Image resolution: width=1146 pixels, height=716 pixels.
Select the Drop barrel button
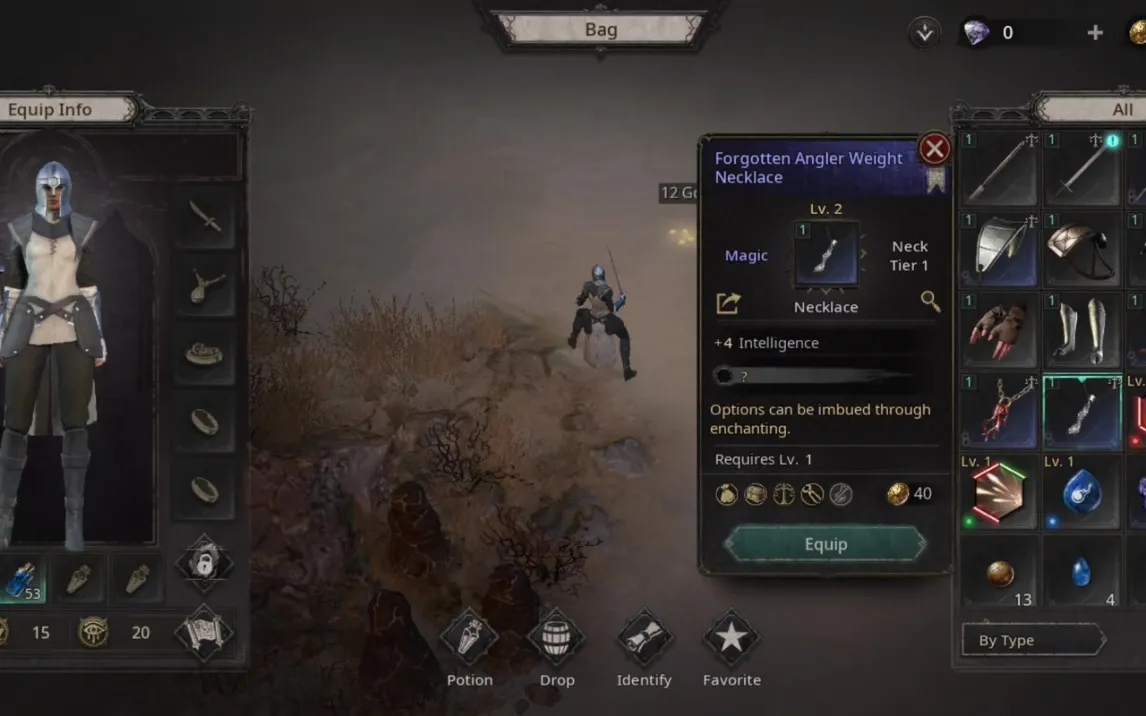[557, 639]
